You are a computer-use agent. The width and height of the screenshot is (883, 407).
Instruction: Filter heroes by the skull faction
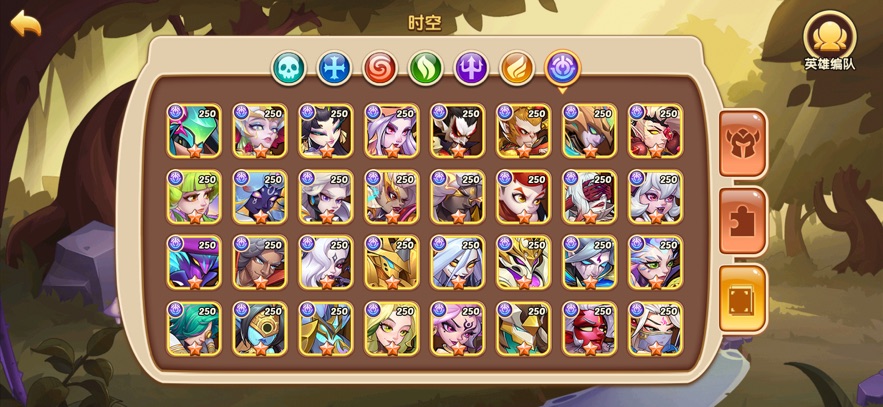pos(288,68)
